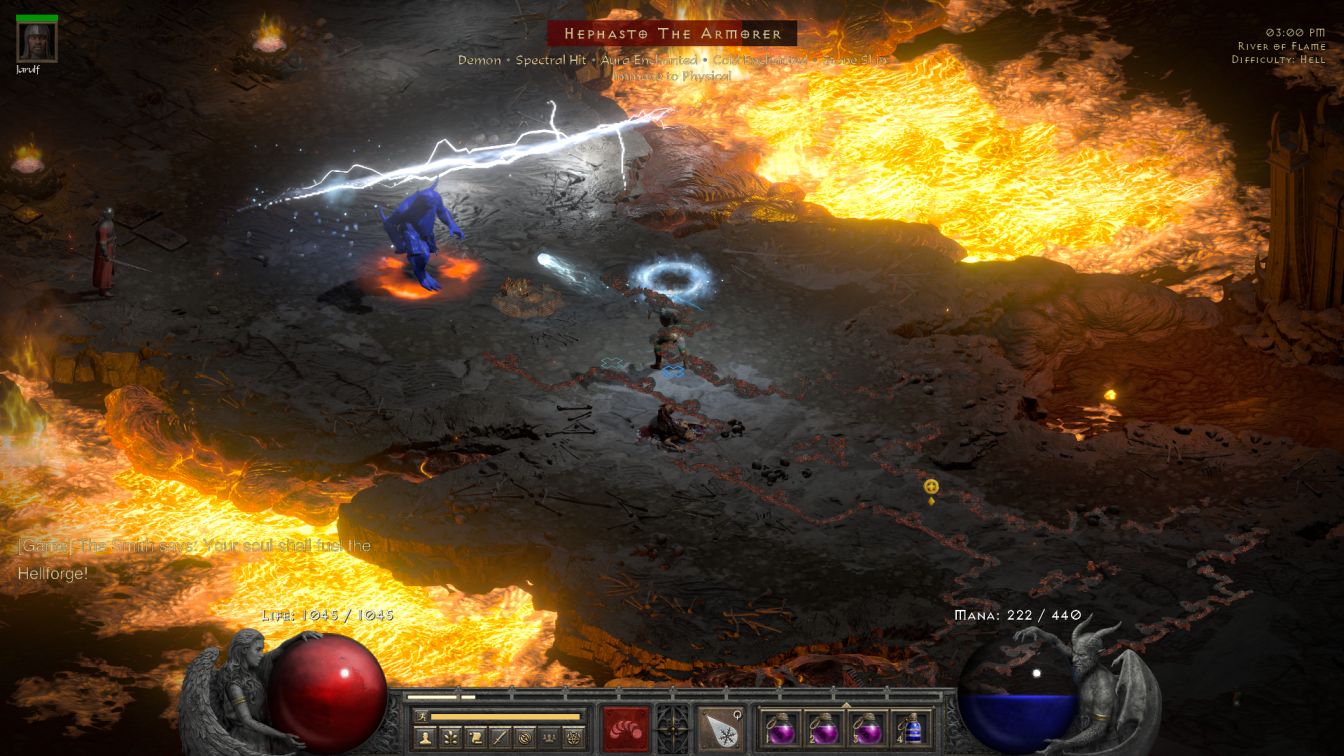Drink the blue mana potion in slot 4
The width and height of the screenshot is (1344, 756).
(909, 729)
